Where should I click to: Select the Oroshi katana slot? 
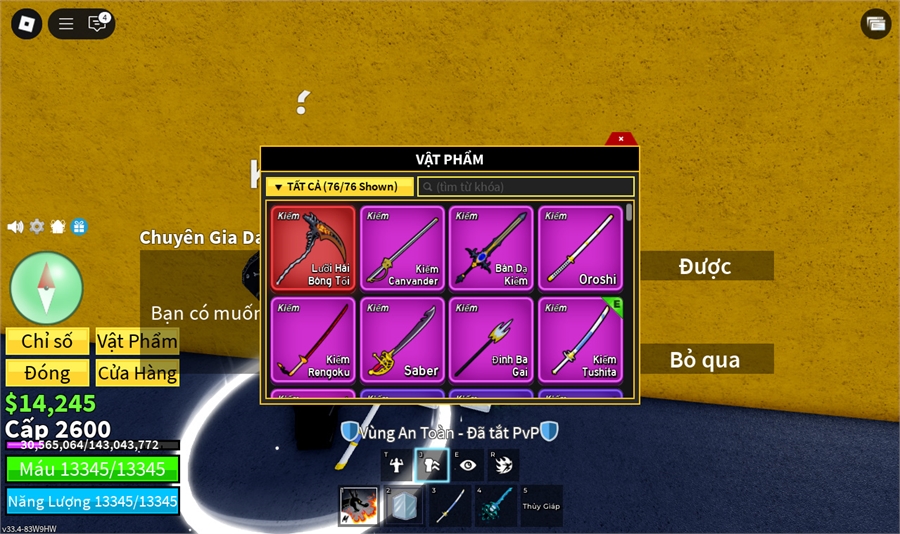click(x=580, y=248)
